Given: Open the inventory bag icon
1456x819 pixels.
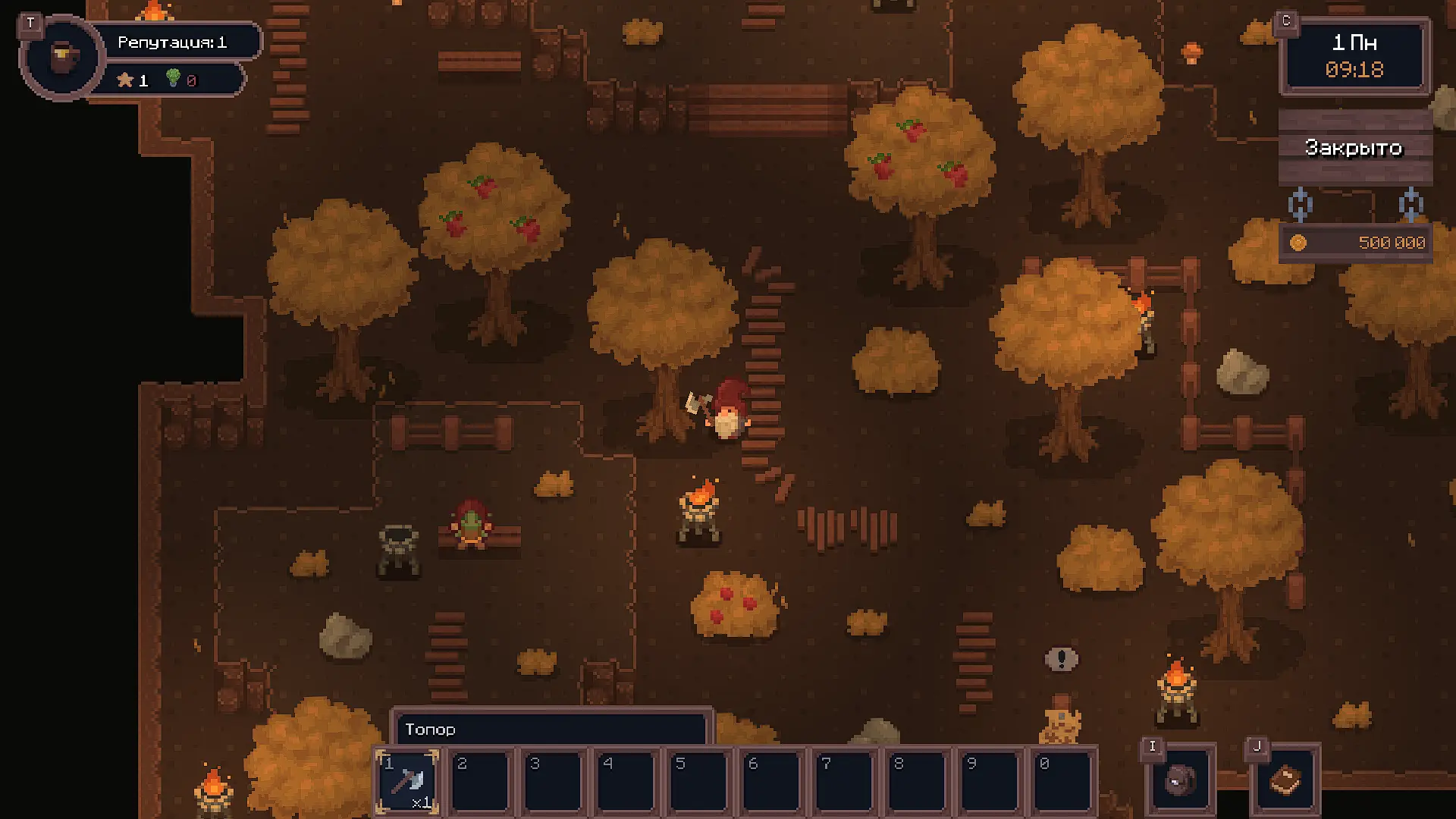Looking at the screenshot, I should tap(1180, 780).
